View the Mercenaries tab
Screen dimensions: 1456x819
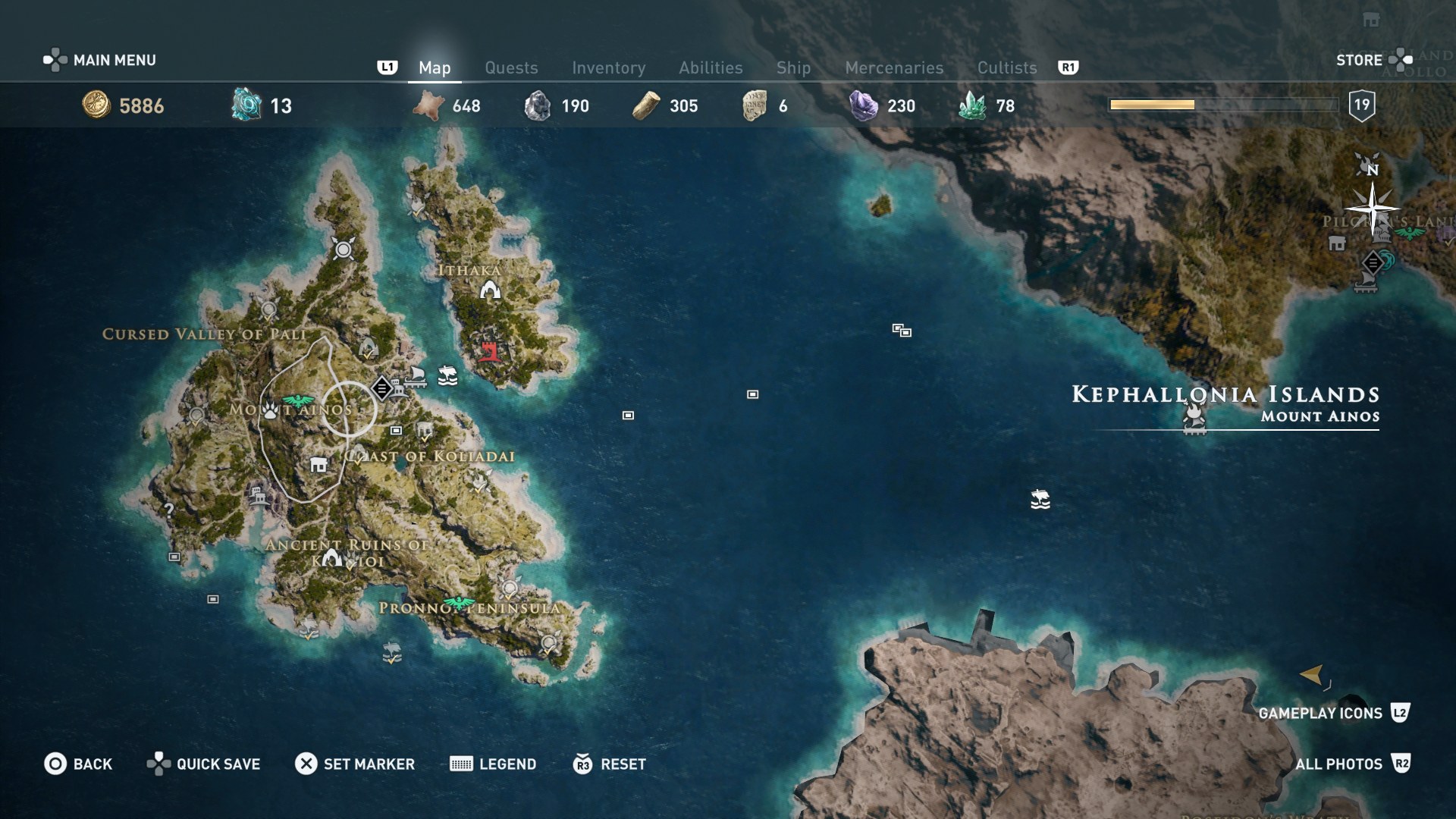[x=894, y=67]
